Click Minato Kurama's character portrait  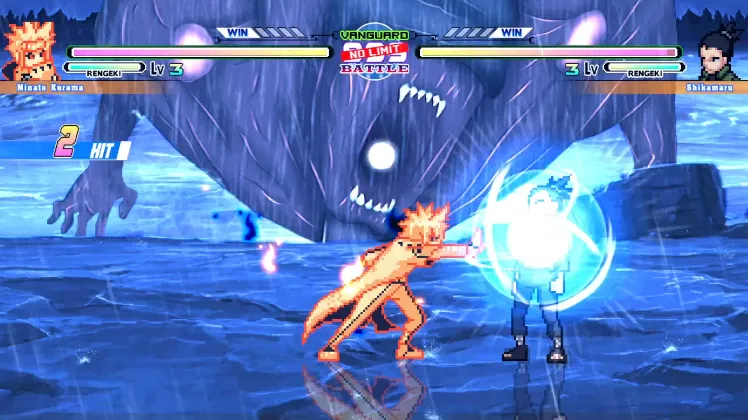click(x=30, y=50)
